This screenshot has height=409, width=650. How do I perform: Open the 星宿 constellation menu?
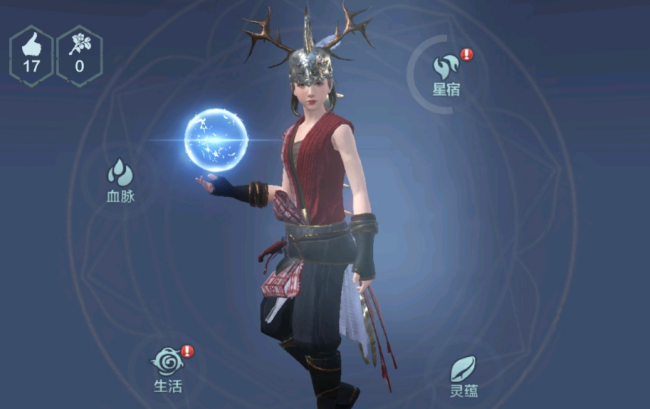(445, 68)
